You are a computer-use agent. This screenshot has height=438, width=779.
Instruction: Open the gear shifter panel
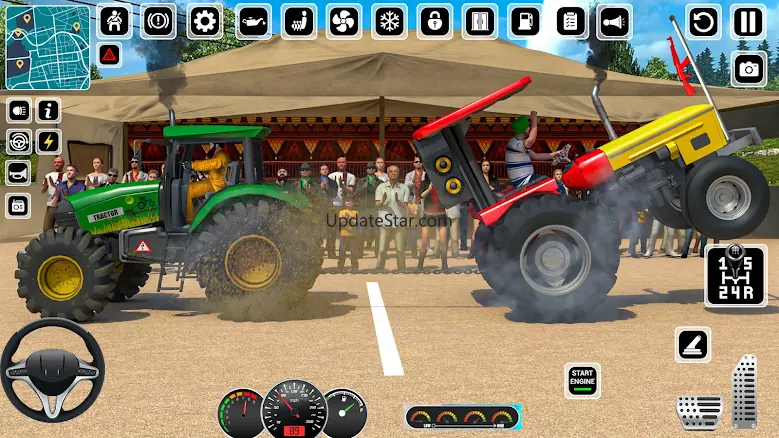coord(735,275)
